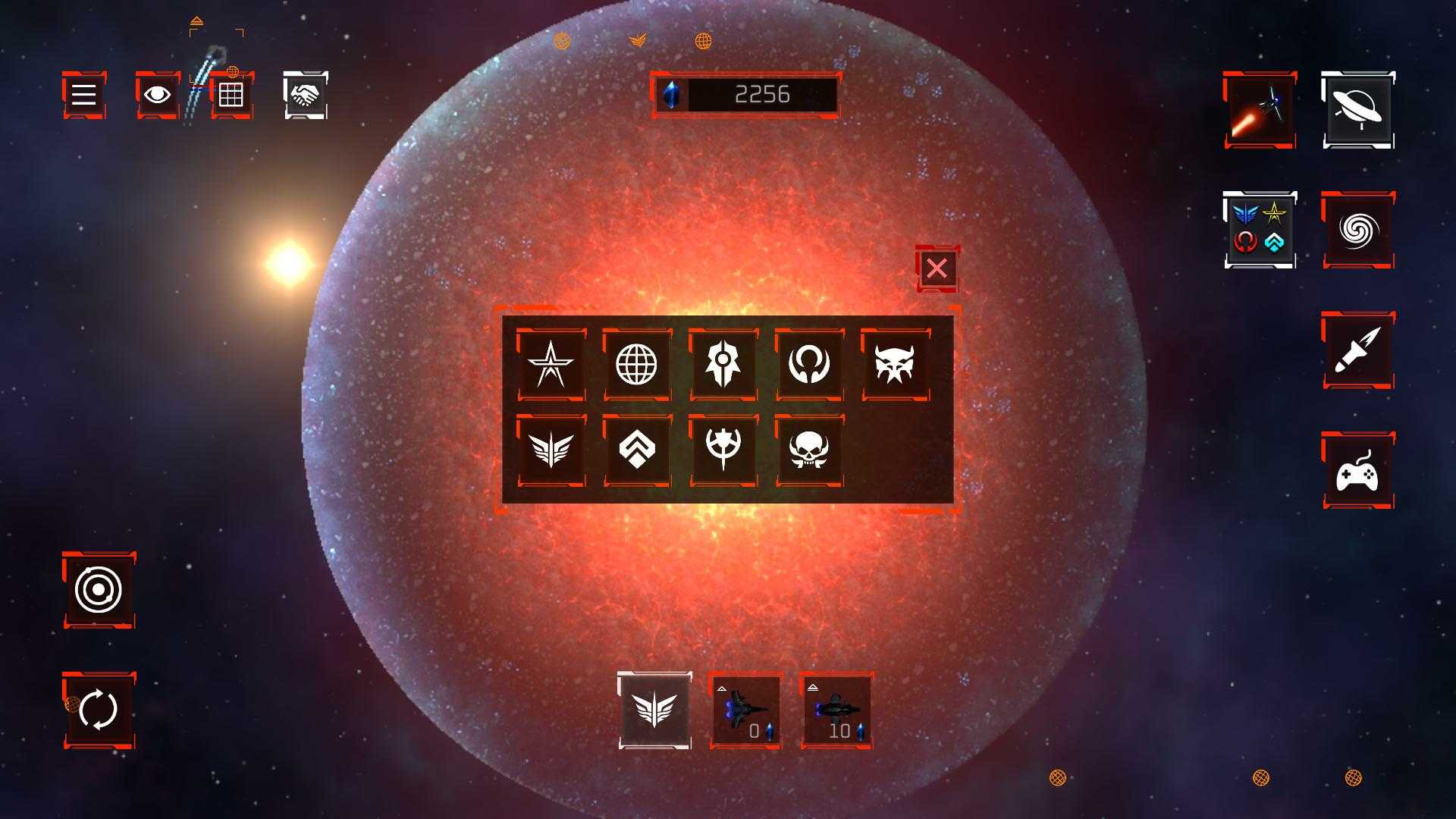Select the horned demon mask faction

896,364
